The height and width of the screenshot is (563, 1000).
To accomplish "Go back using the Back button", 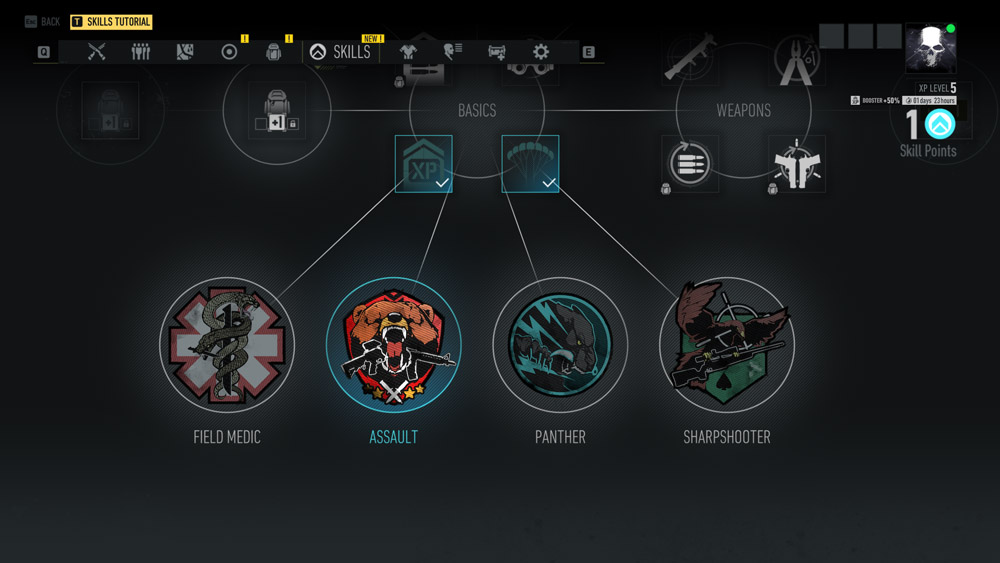I will click(x=42, y=21).
